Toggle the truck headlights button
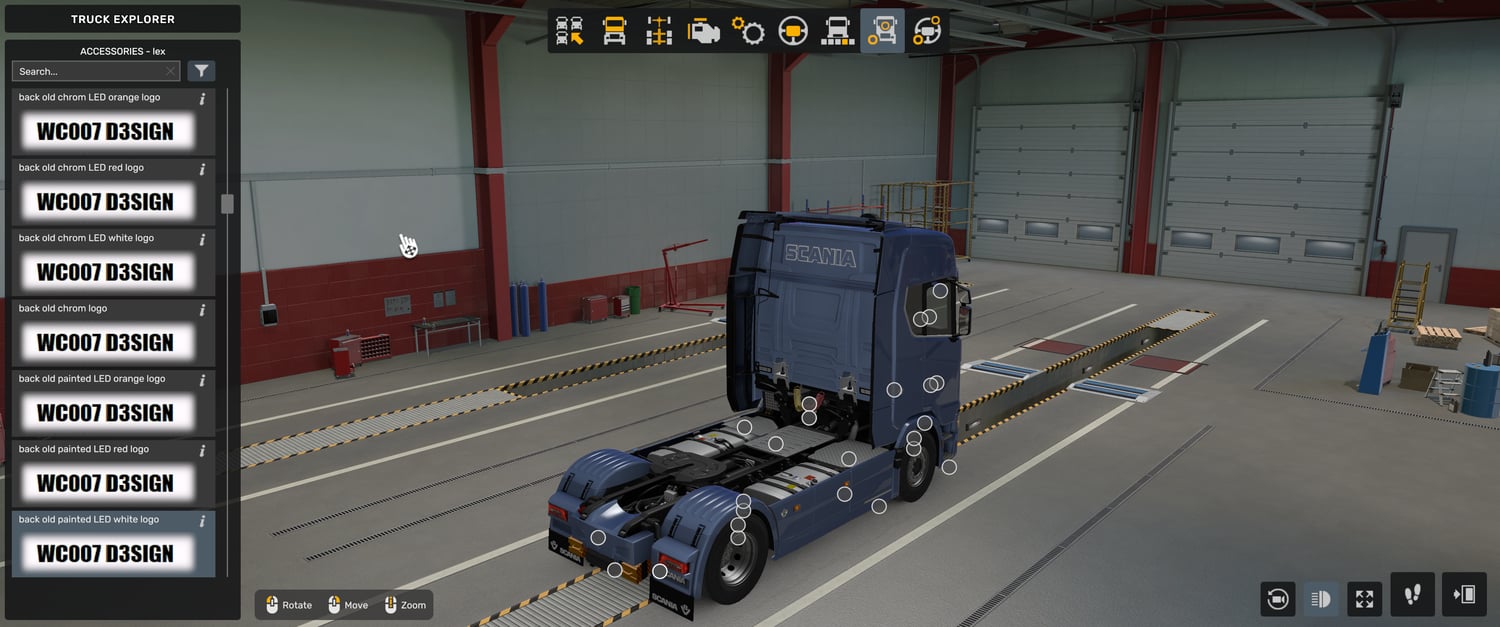This screenshot has height=627, width=1500. [1321, 599]
